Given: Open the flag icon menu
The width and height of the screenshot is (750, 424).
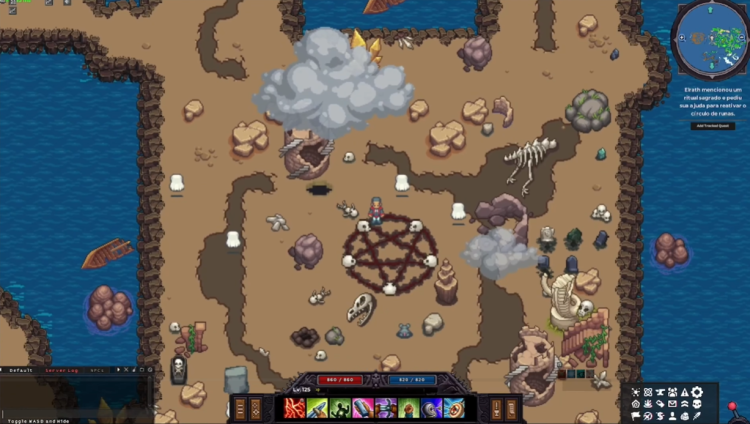Looking at the screenshot, I should (634, 416).
